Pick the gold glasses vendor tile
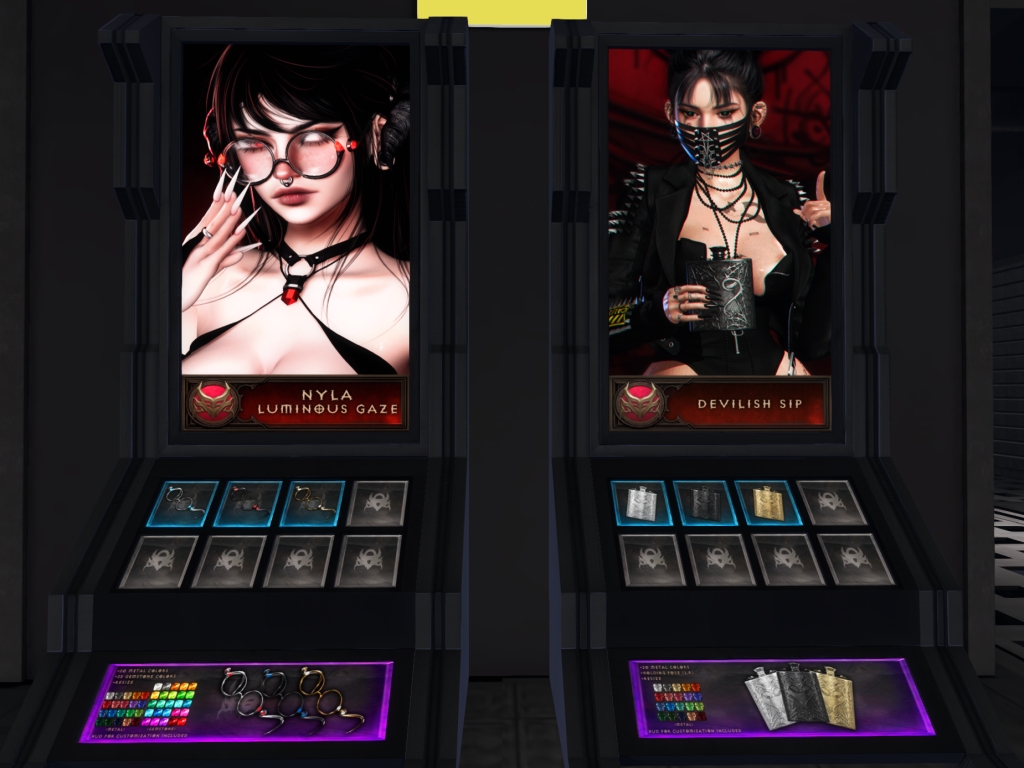1024x768 pixels. 314,503
